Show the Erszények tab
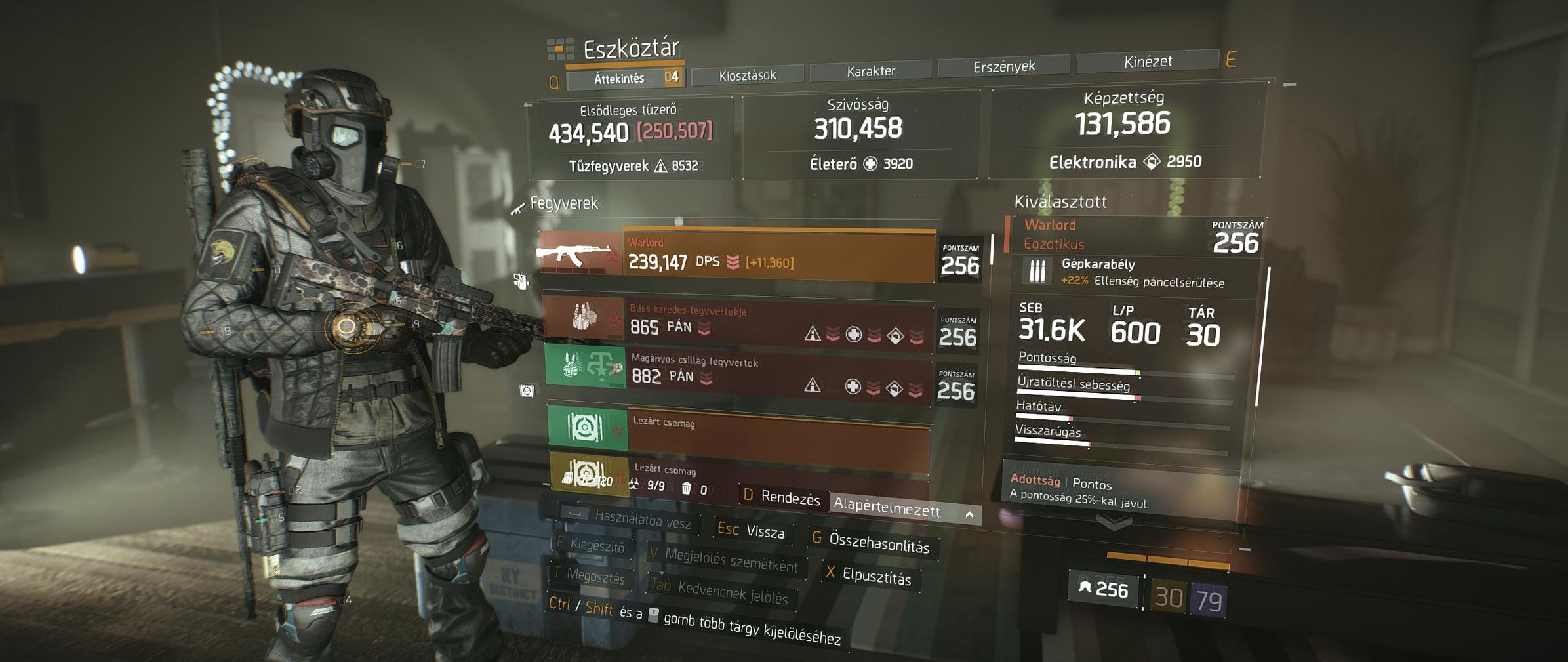This screenshot has width=1568, height=662. [1003, 66]
